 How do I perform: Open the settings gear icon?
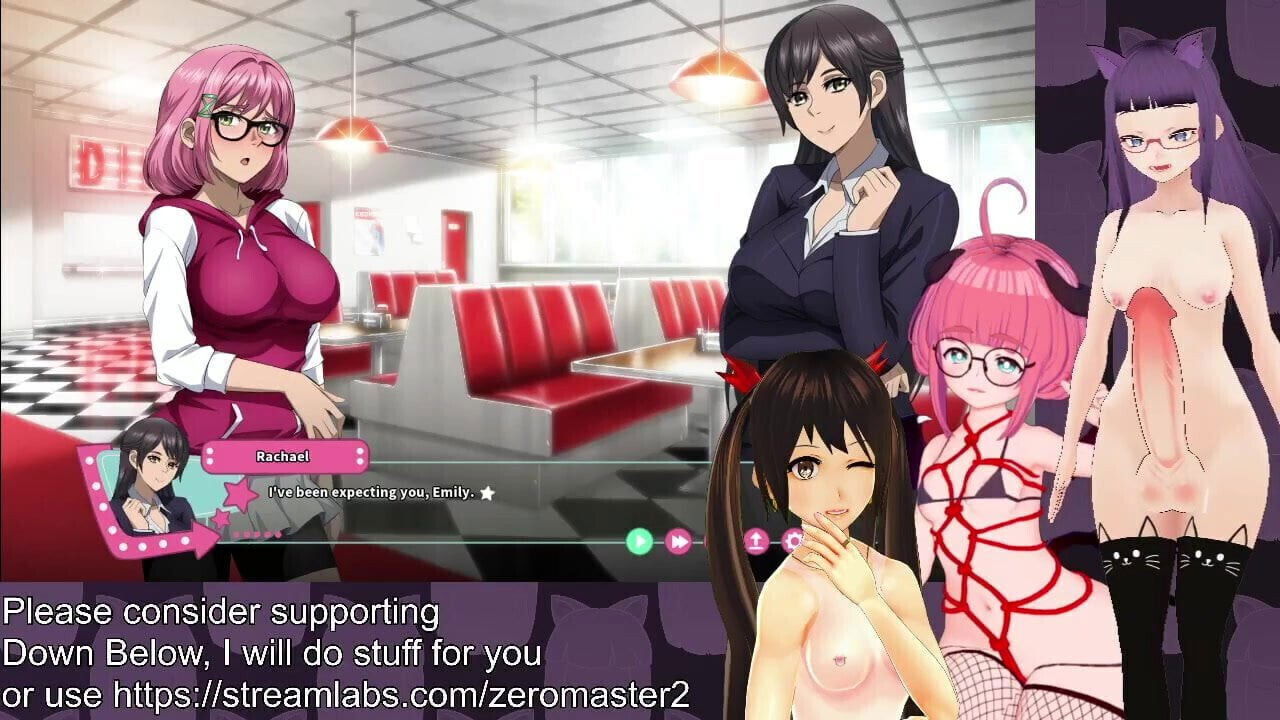[791, 539]
